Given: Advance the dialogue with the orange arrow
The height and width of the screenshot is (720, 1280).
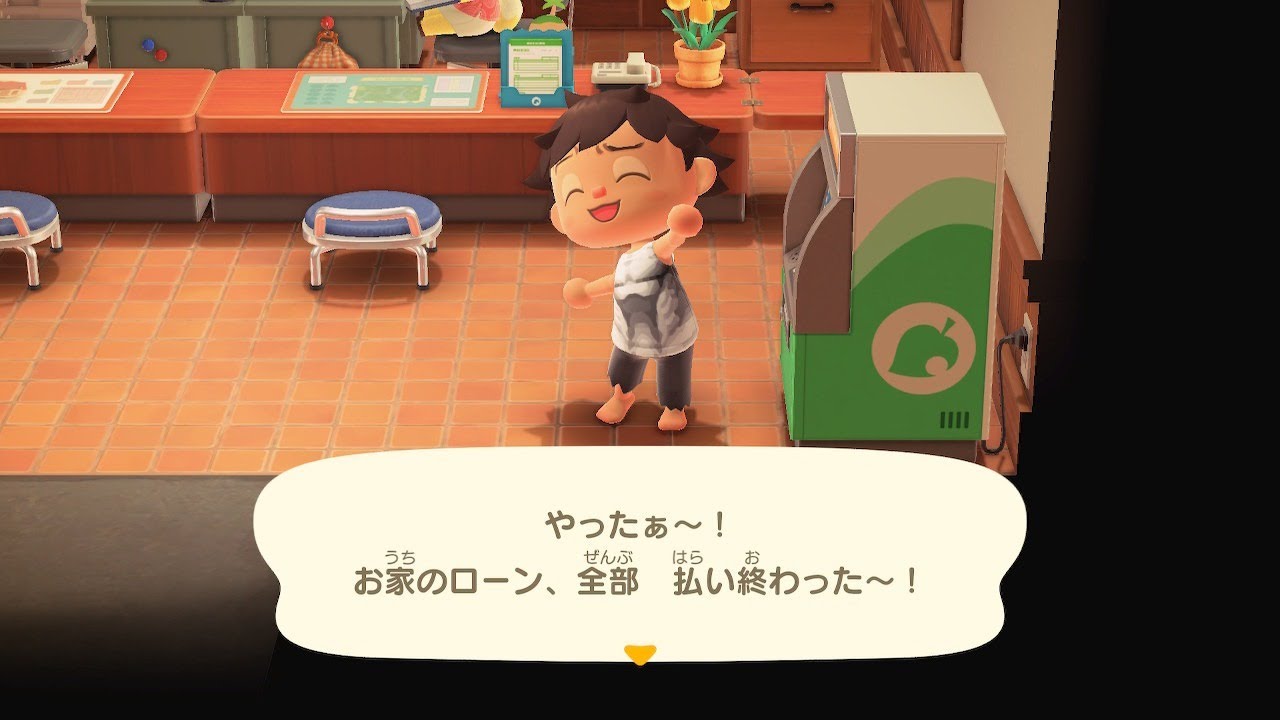Looking at the screenshot, I should coord(641,652).
